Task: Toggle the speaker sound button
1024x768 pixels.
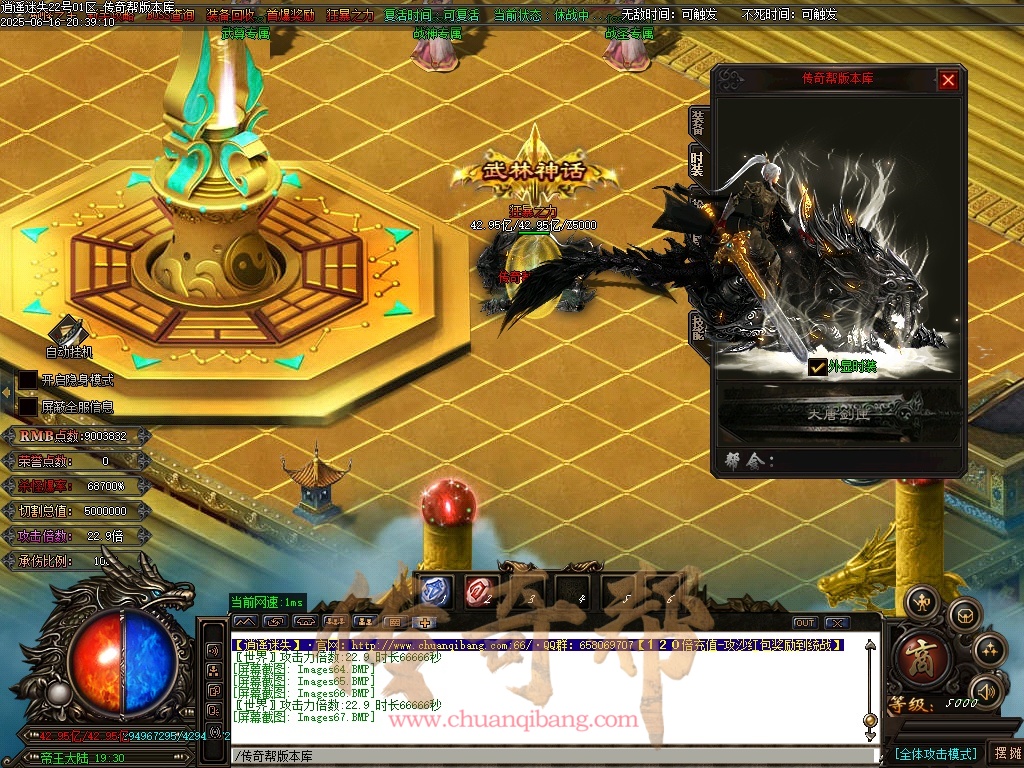Action: pos(986,690)
